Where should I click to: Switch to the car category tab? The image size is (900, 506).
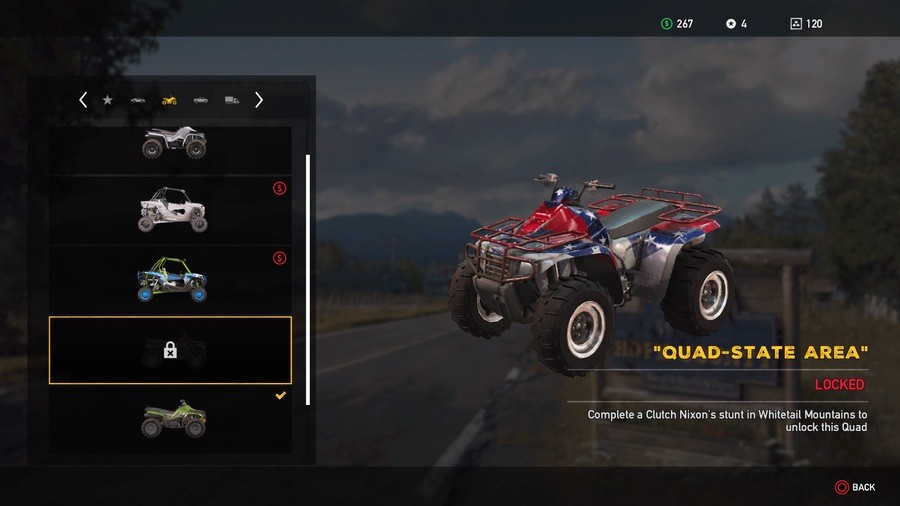(x=138, y=100)
